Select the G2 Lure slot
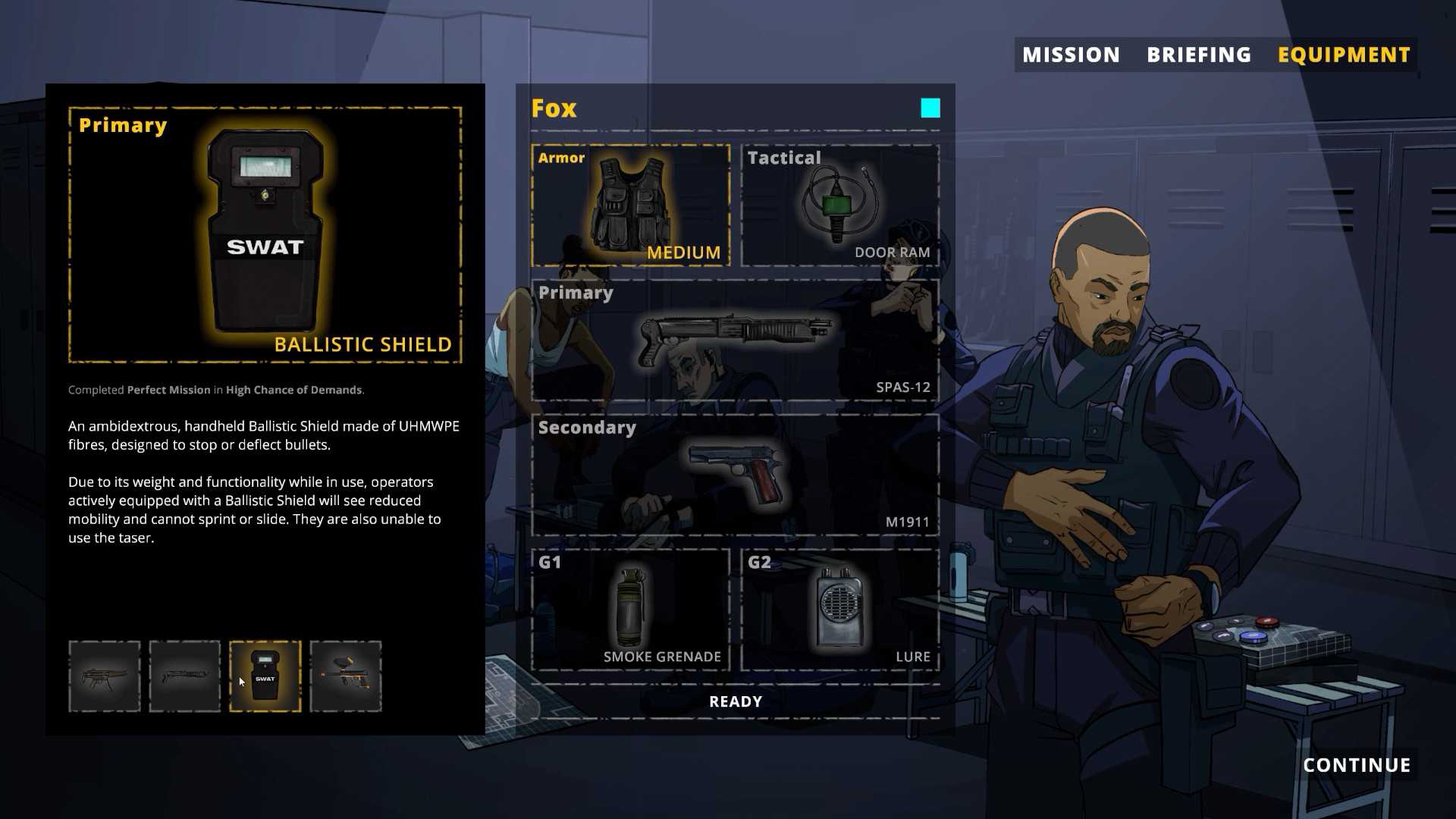Screen dimensions: 1456x819 click(840, 610)
